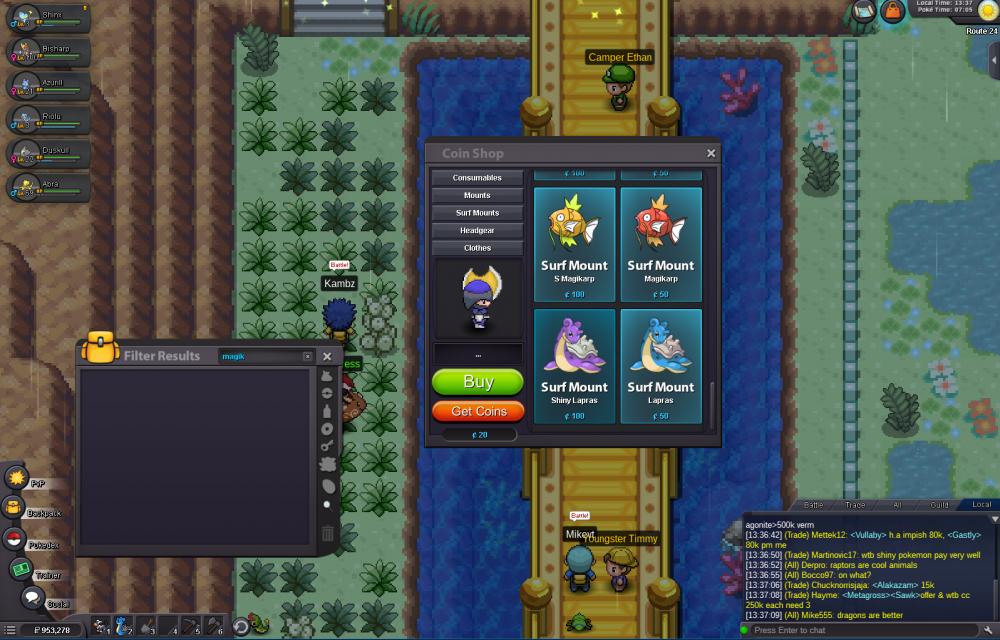Image resolution: width=1000 pixels, height=640 pixels.
Task: Open the world map scroll icon
Action: [x=864, y=11]
